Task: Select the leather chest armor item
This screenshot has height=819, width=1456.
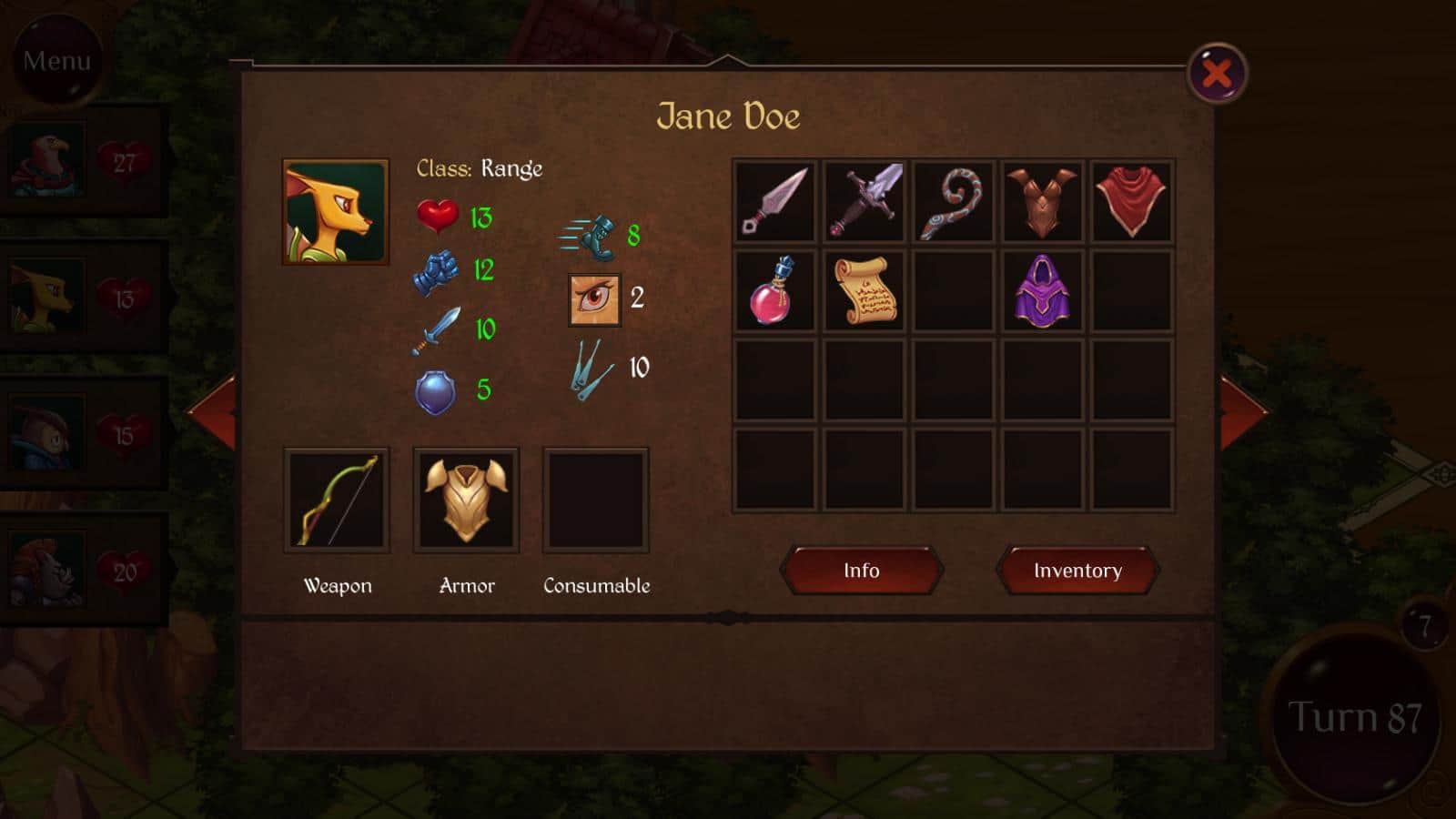Action: [x=1042, y=201]
